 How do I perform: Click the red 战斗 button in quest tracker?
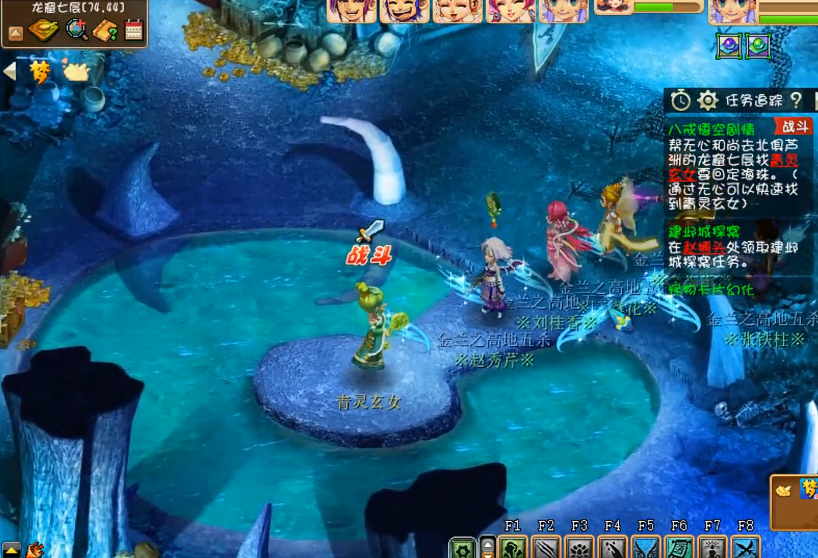coord(795,127)
